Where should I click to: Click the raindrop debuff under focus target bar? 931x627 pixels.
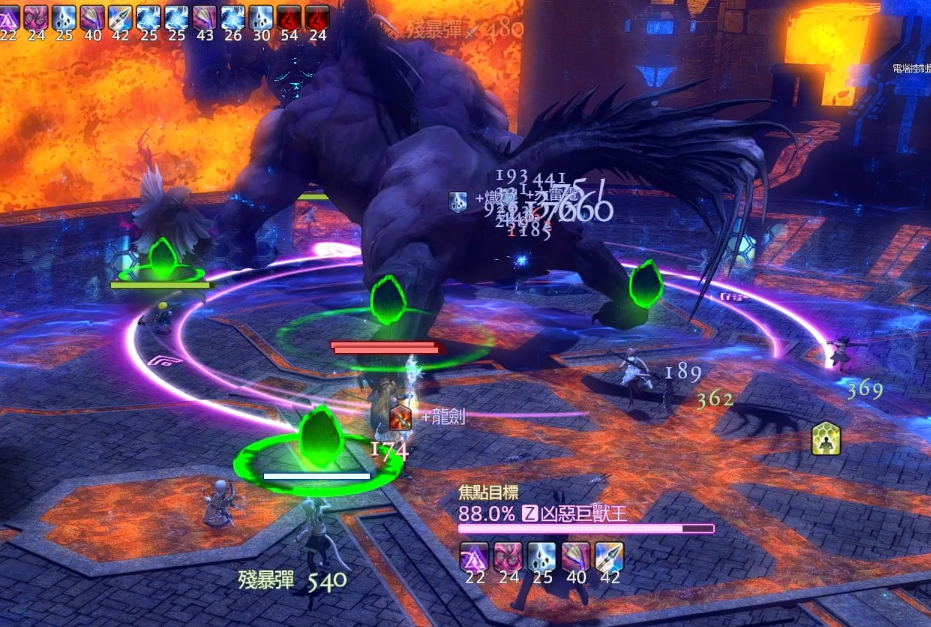pyautogui.click(x=541, y=557)
